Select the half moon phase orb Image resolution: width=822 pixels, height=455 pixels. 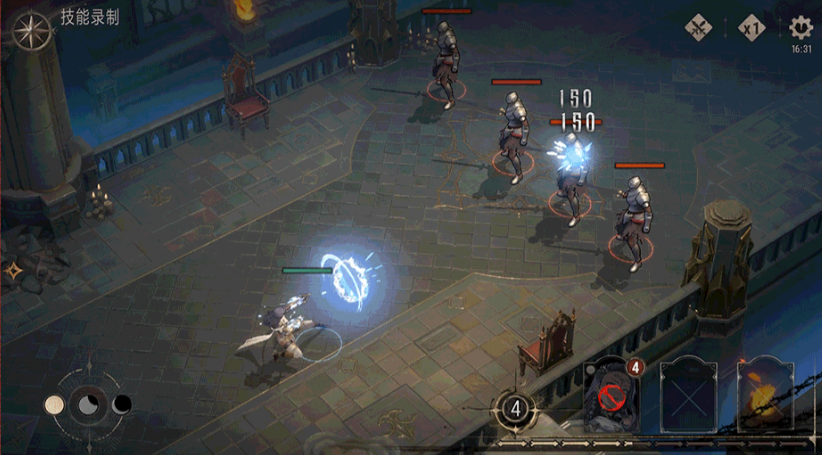pyautogui.click(x=88, y=404)
